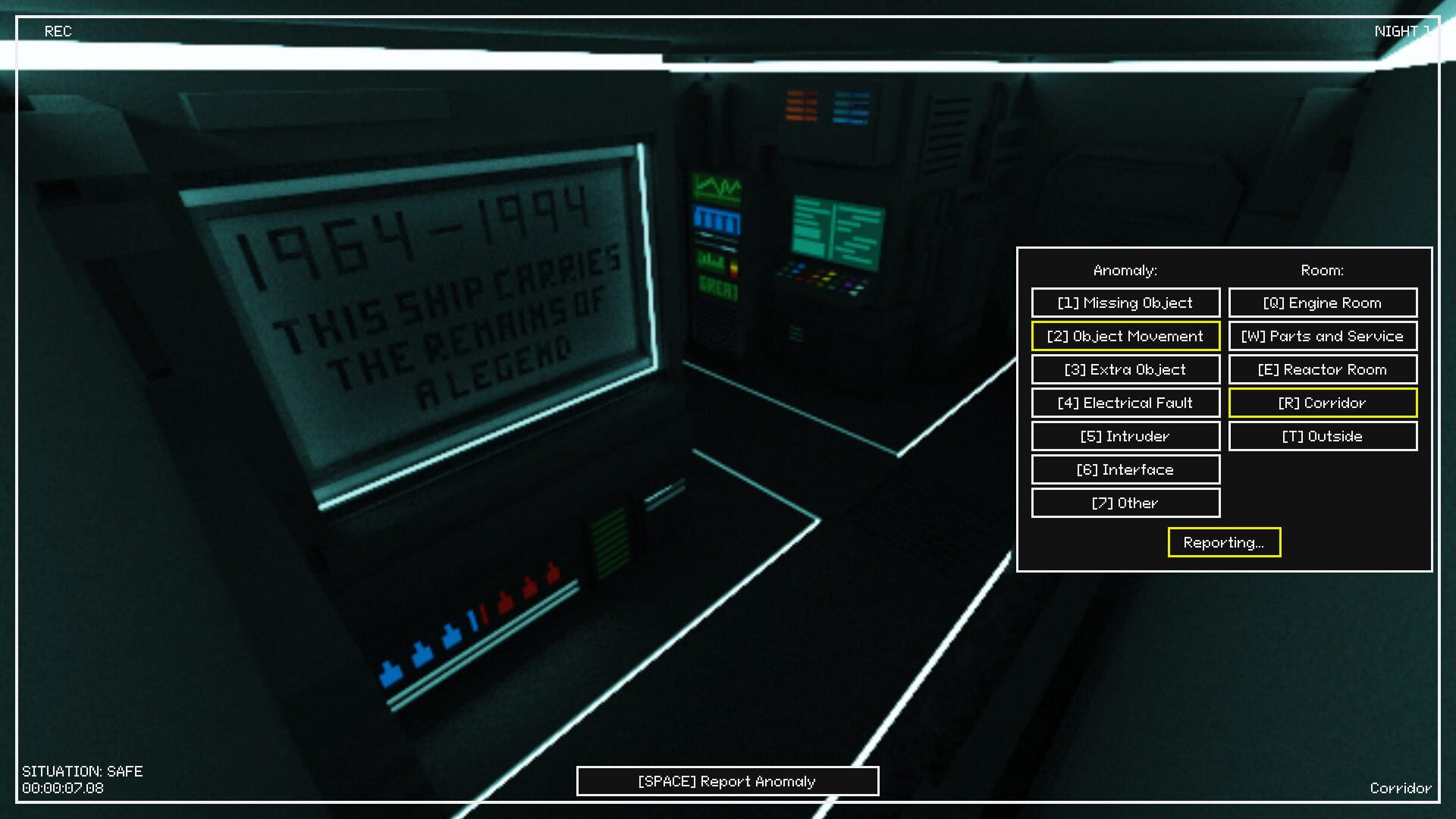1456x819 pixels.
Task: Select [T] Outside as the location
Action: click(1323, 436)
